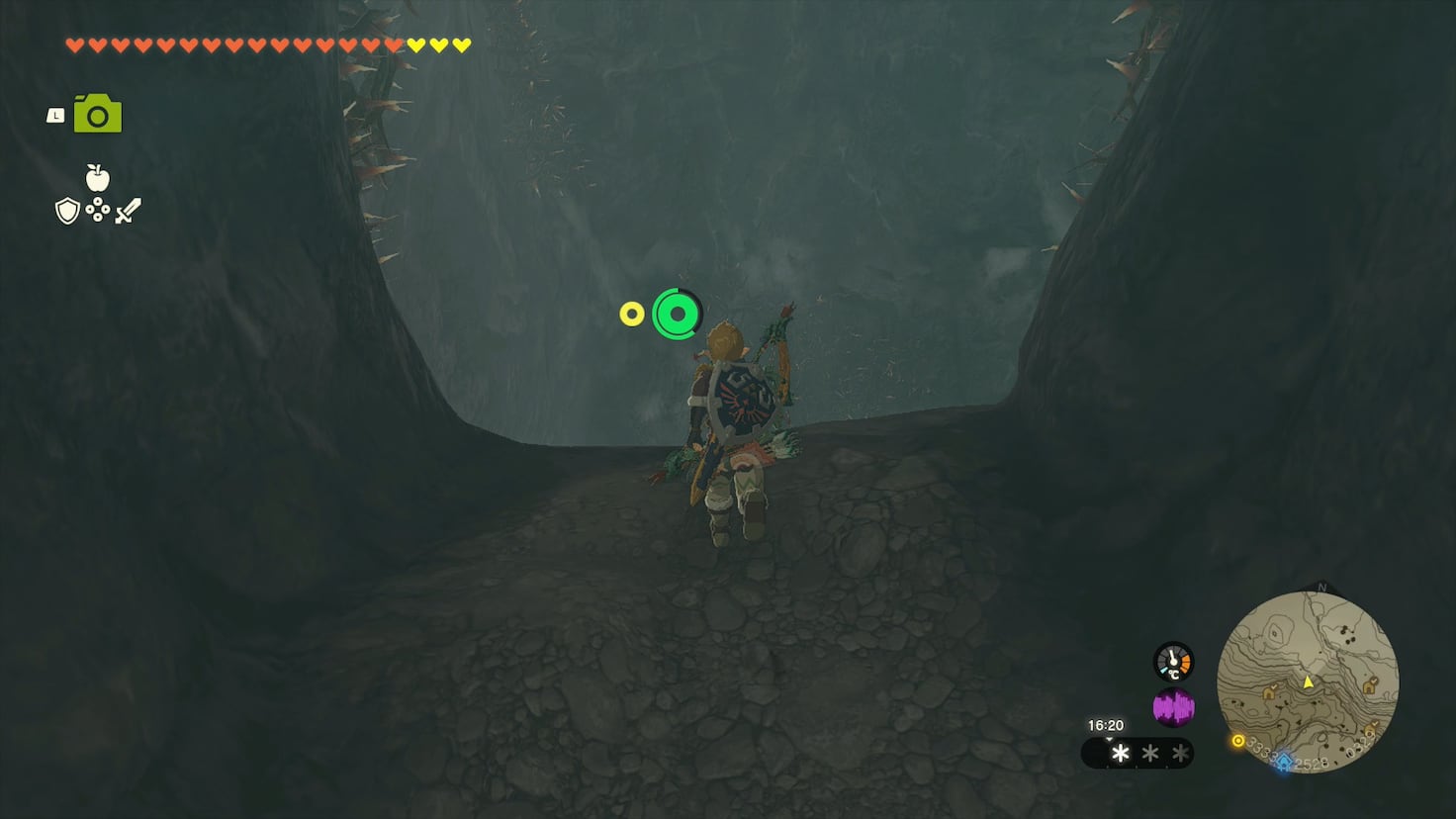Select the N compass marker on minimap

pyautogui.click(x=1321, y=586)
